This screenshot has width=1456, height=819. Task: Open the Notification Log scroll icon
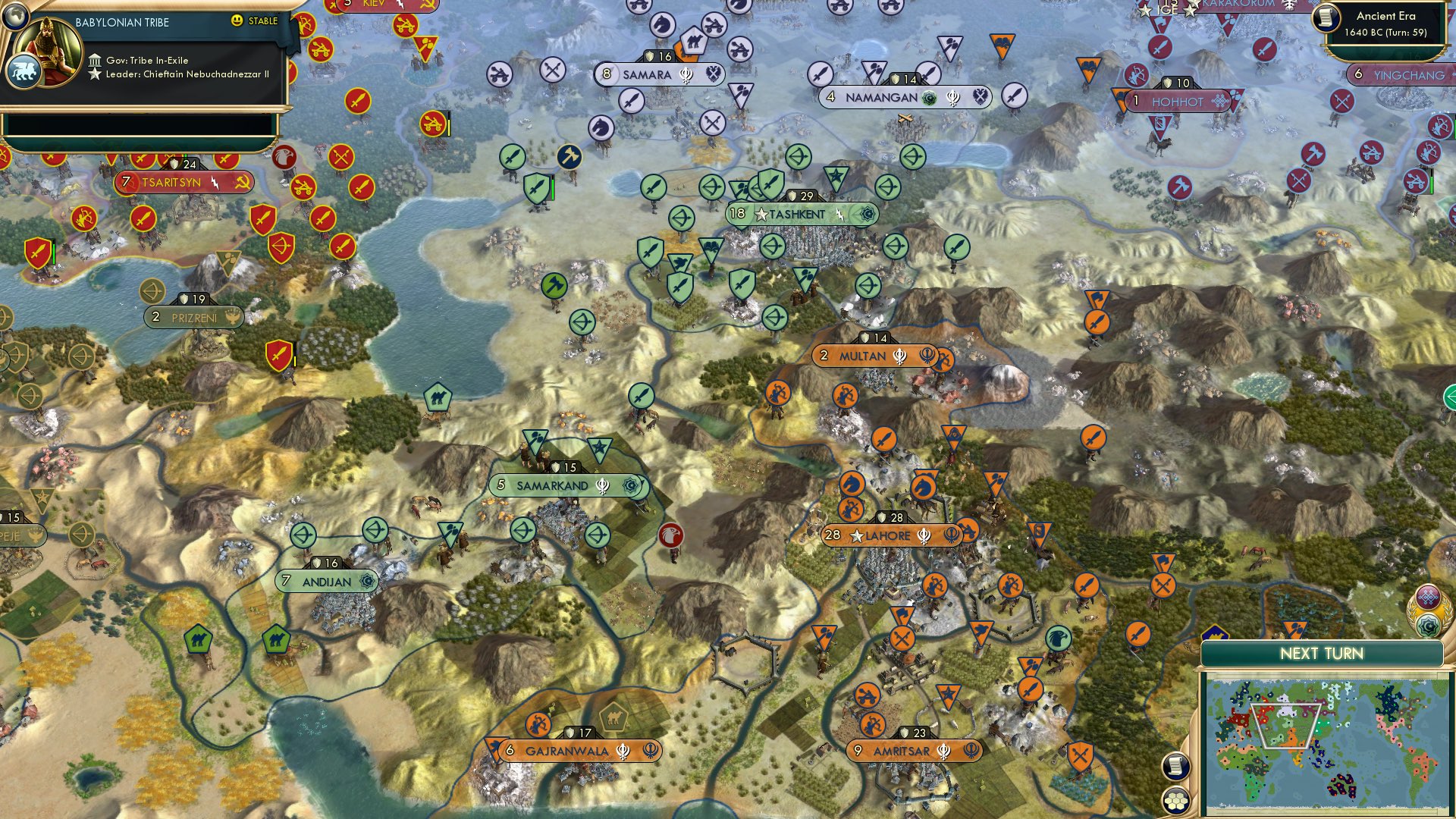1175,766
